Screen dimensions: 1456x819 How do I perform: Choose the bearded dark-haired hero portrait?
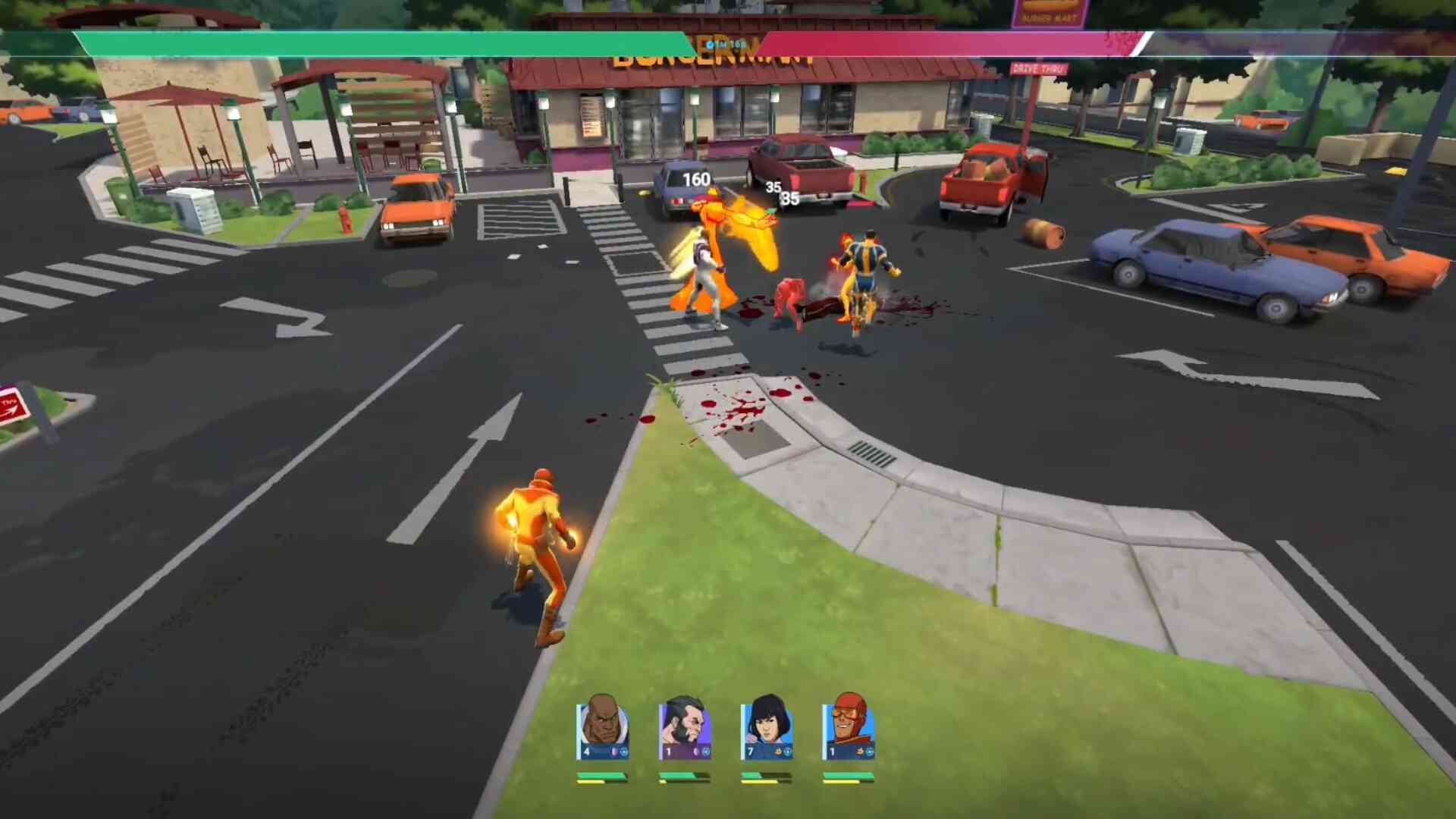pos(684,727)
